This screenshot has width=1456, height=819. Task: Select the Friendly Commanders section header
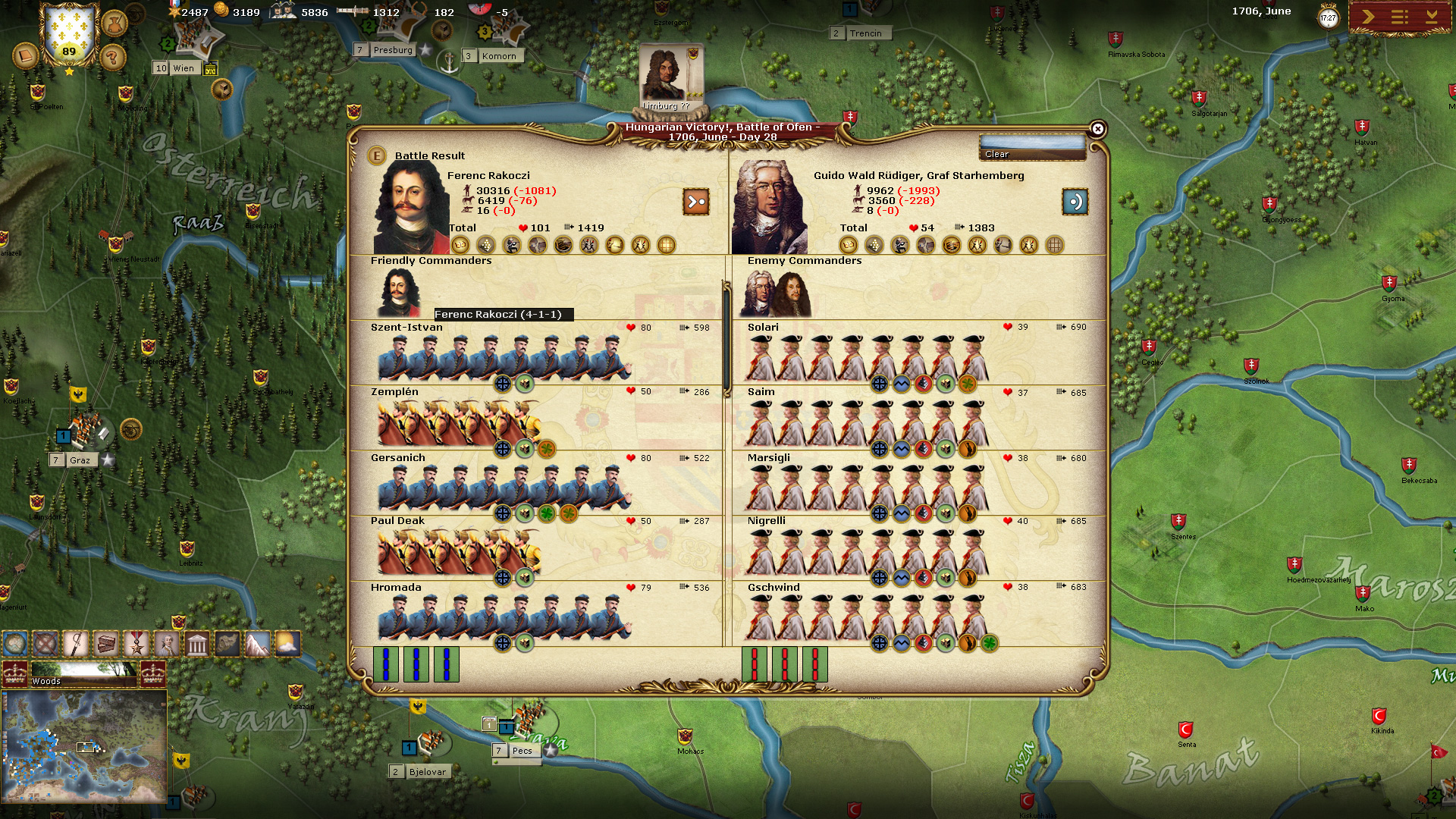[x=431, y=260]
